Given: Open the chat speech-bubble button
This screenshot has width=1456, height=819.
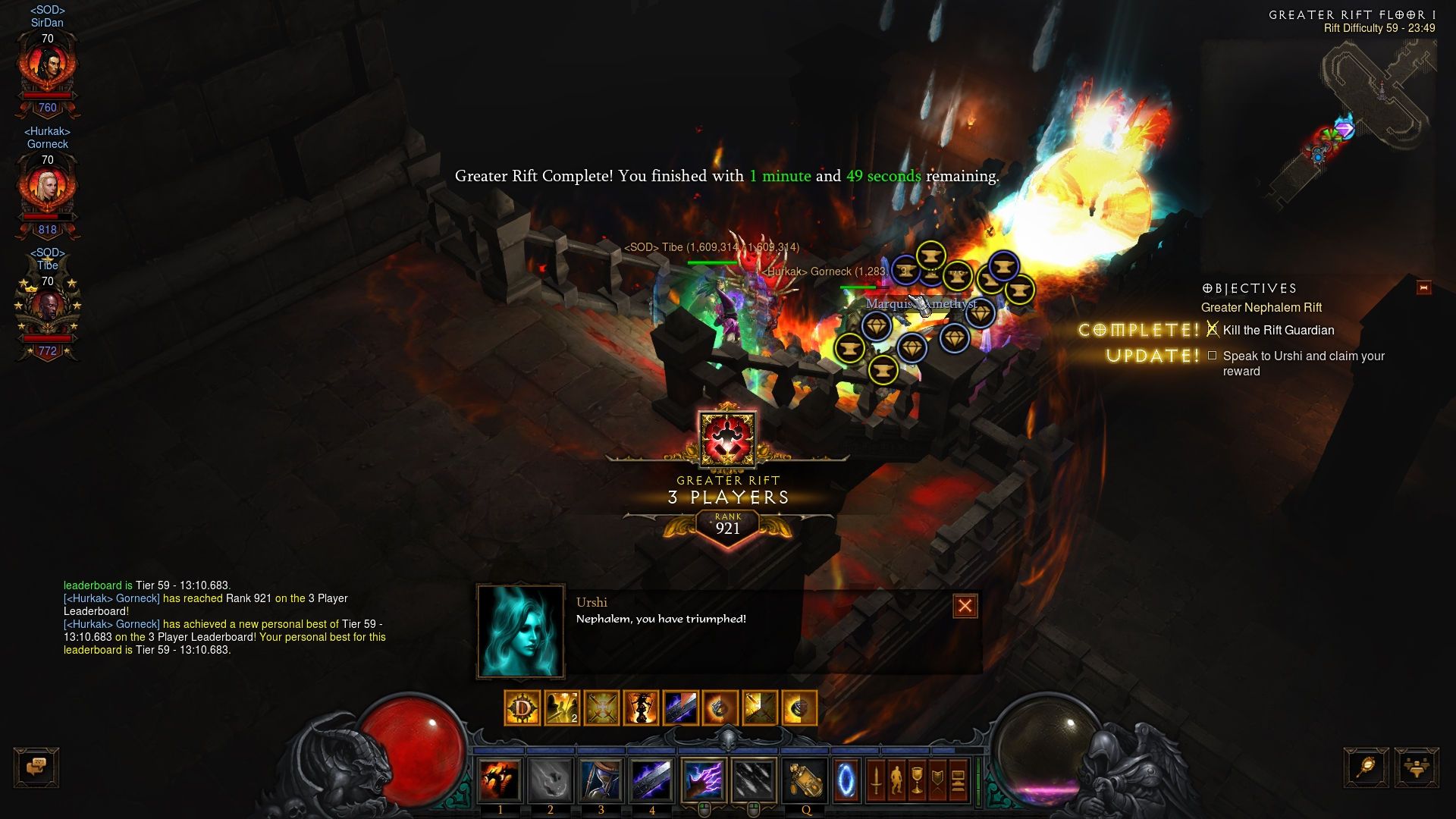Looking at the screenshot, I should click(x=36, y=767).
